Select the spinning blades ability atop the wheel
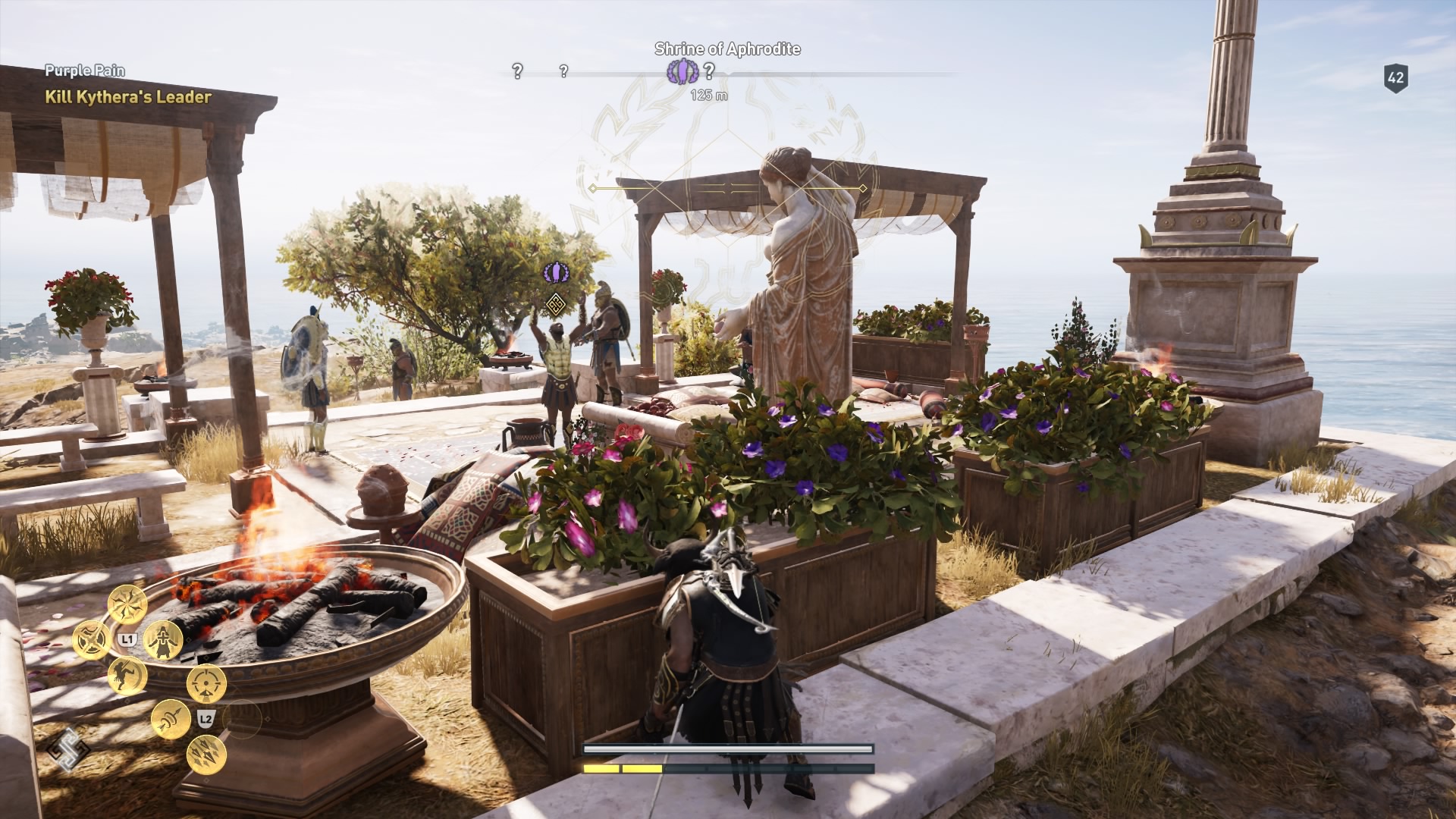Screen dimensions: 1456x819 (x=126, y=606)
